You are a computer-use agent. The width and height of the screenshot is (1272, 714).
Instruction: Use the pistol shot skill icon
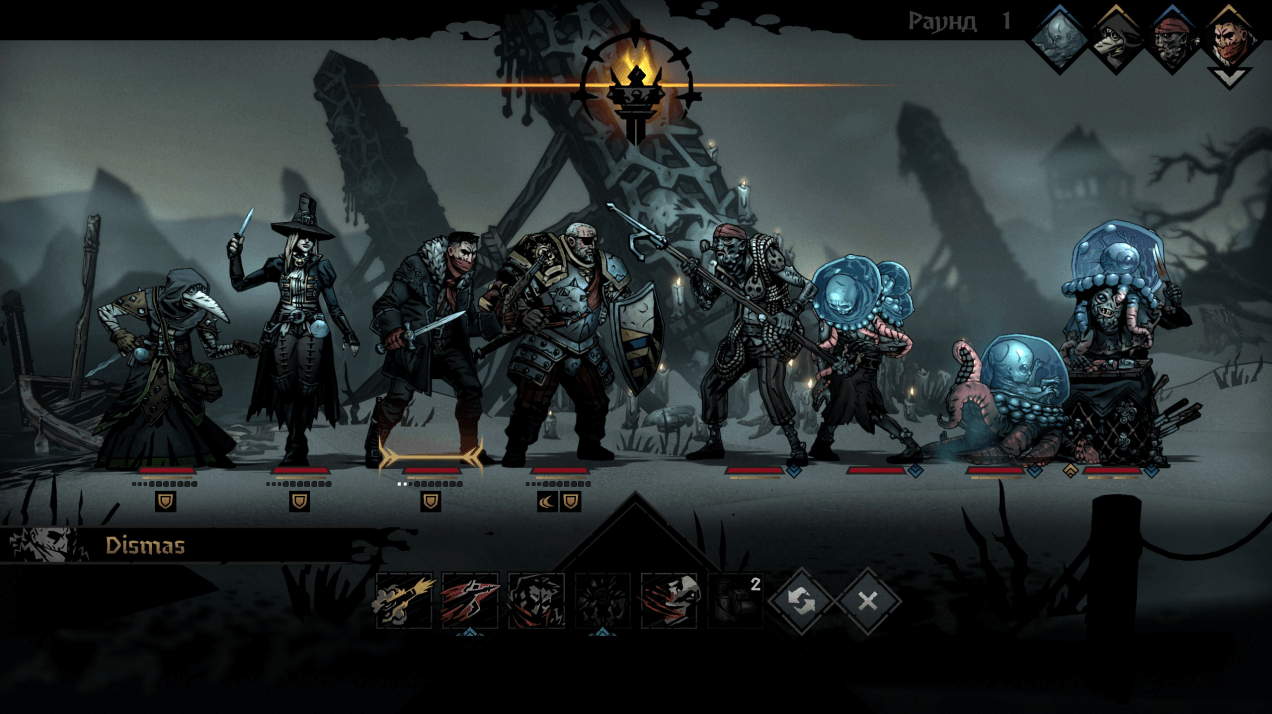pyautogui.click(x=404, y=601)
